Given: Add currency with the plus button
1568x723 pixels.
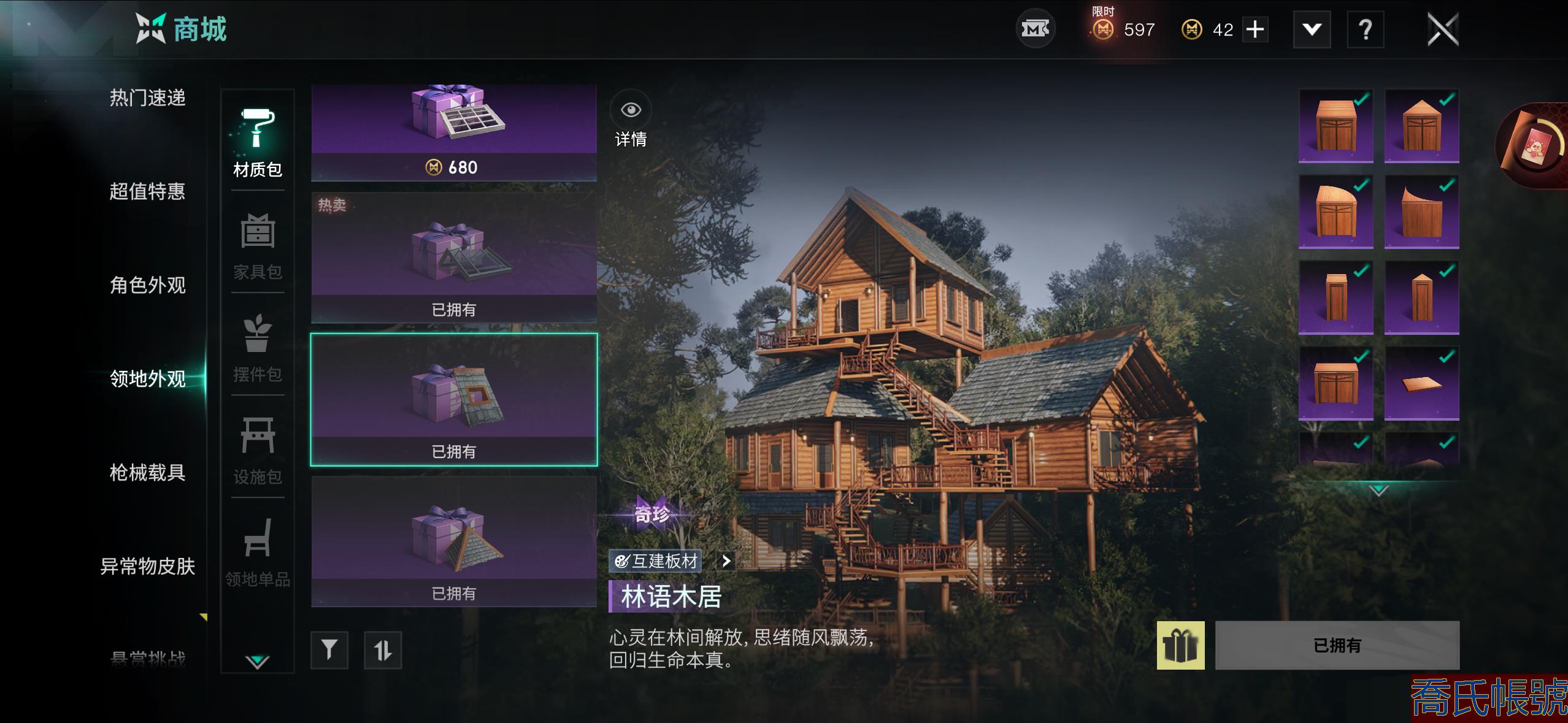Looking at the screenshot, I should coord(1255,29).
